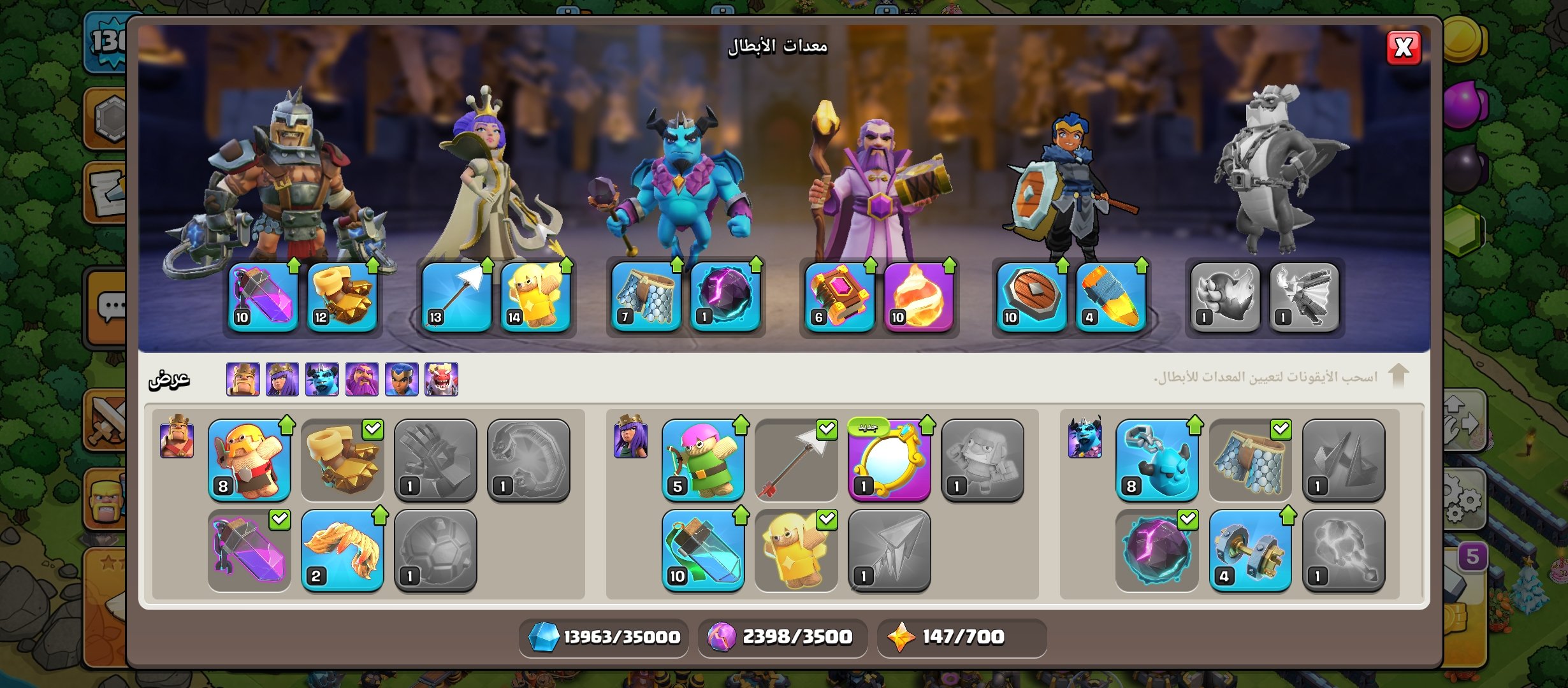
Task: Click the equipped Rage Vial slot on King
Action: coord(263,297)
